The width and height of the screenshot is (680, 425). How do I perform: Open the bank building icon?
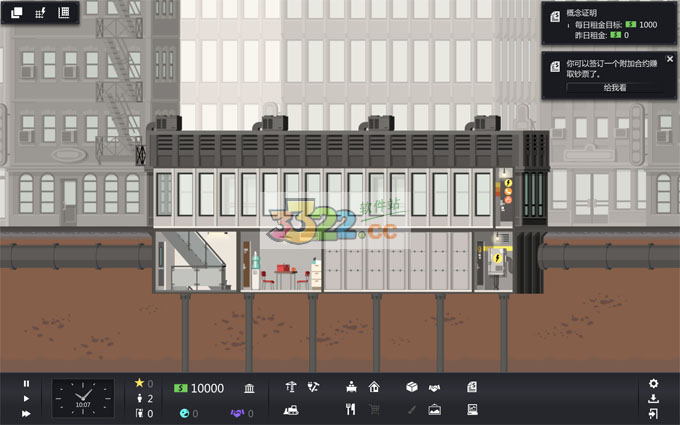pyautogui.click(x=248, y=387)
